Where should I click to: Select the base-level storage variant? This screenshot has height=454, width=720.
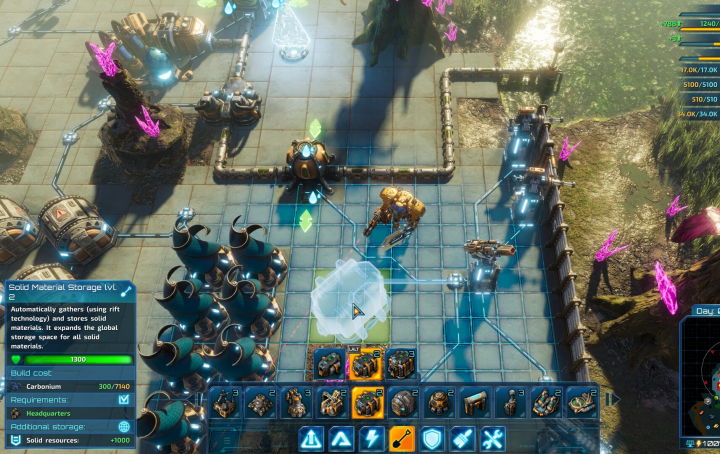click(x=330, y=364)
